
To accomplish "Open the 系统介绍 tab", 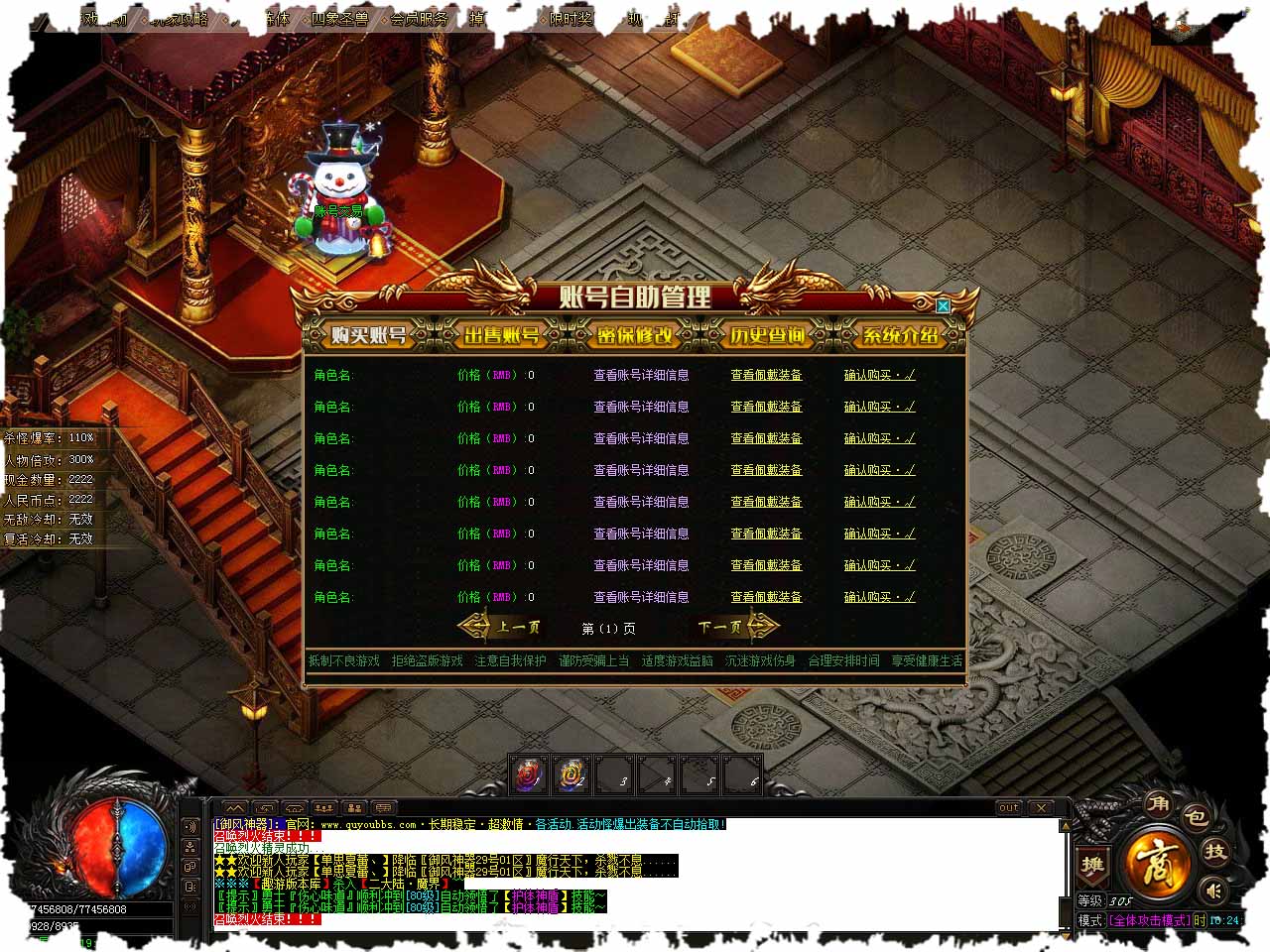I will [x=900, y=335].
